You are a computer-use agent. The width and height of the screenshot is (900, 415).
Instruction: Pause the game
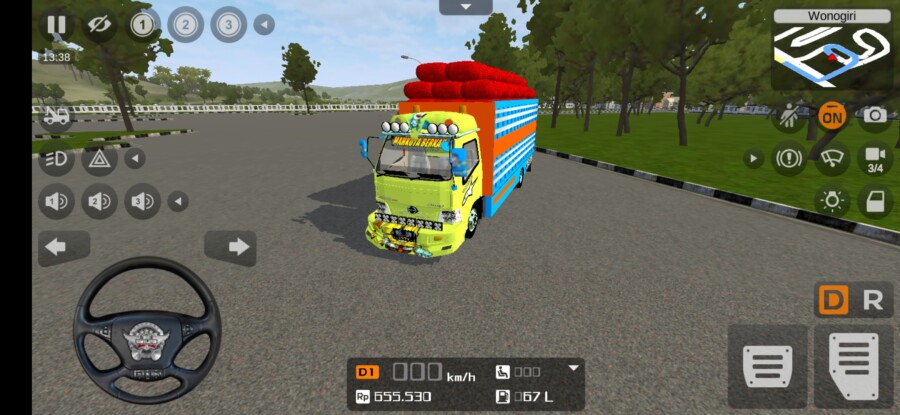(x=56, y=25)
